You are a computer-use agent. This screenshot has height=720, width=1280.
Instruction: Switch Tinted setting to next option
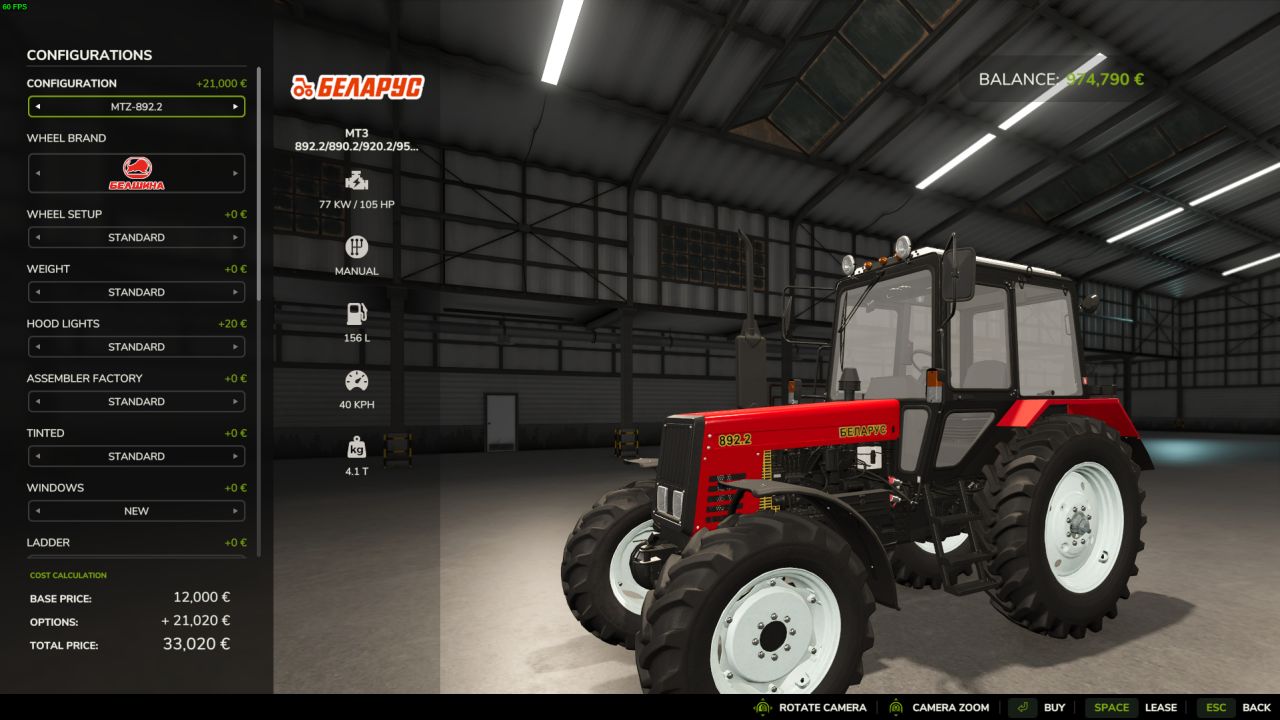(236, 457)
